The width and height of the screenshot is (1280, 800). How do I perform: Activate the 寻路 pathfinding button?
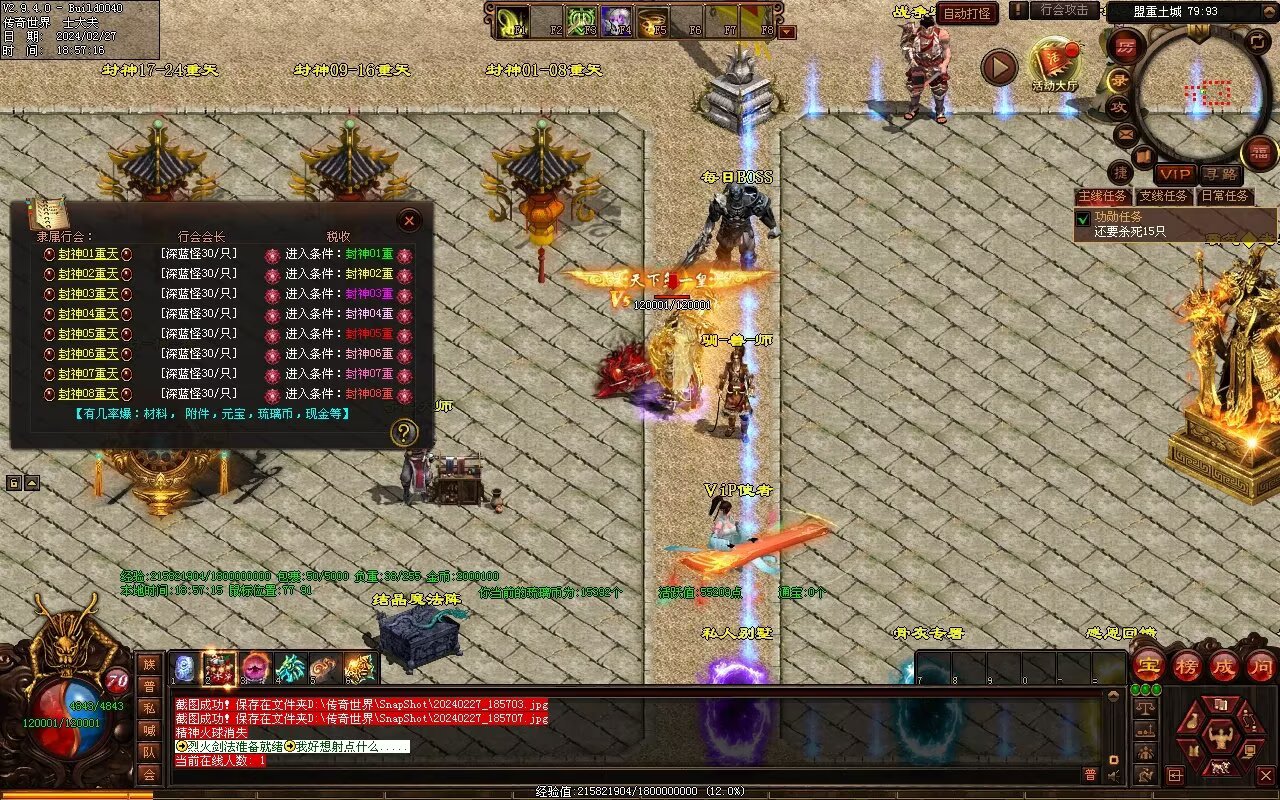(1219, 174)
